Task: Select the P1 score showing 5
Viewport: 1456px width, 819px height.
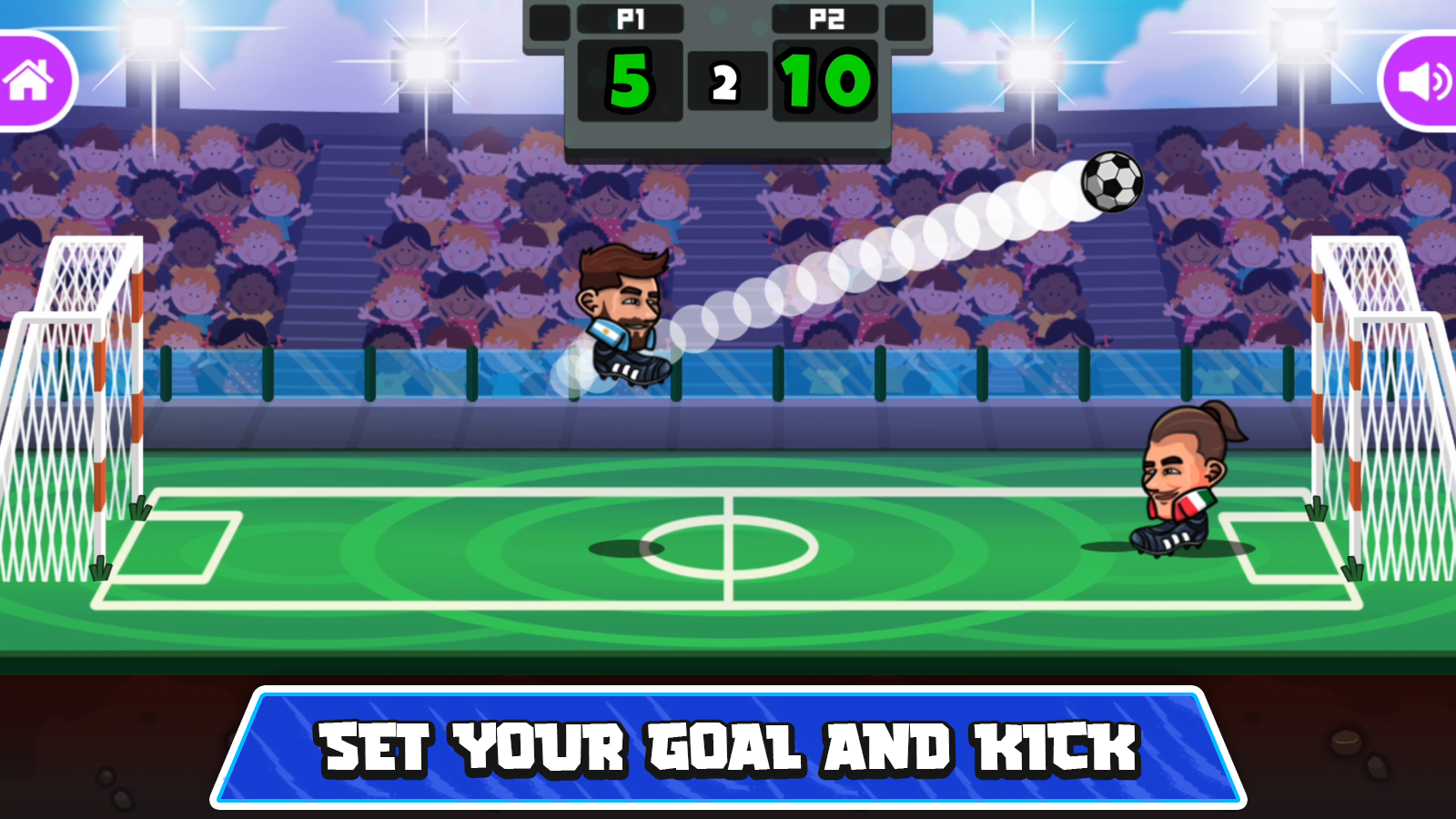Action: pyautogui.click(x=631, y=82)
